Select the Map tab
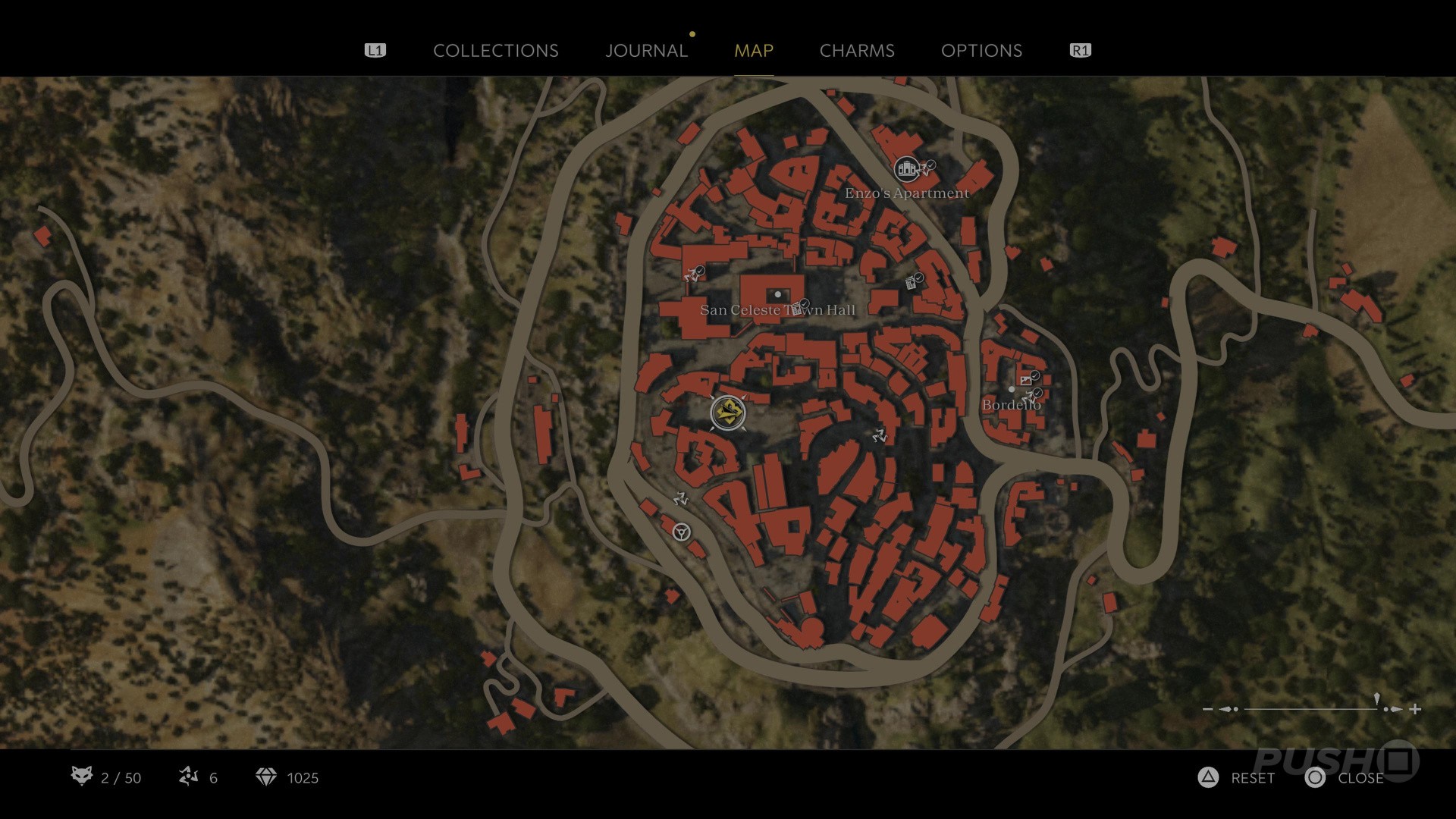1456x819 pixels. pyautogui.click(x=753, y=51)
